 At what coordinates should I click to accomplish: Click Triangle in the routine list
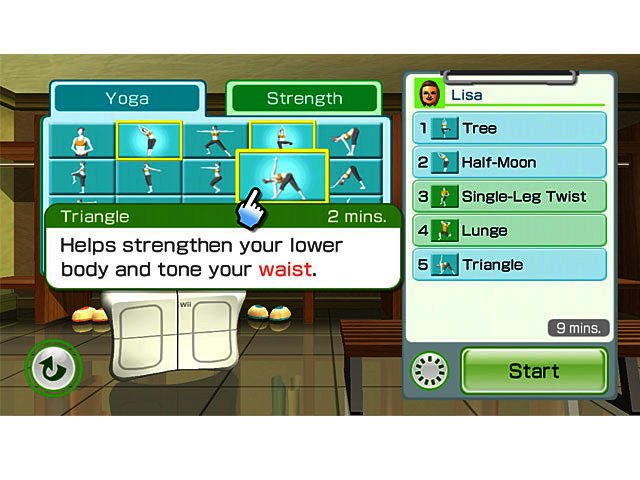pyautogui.click(x=510, y=265)
